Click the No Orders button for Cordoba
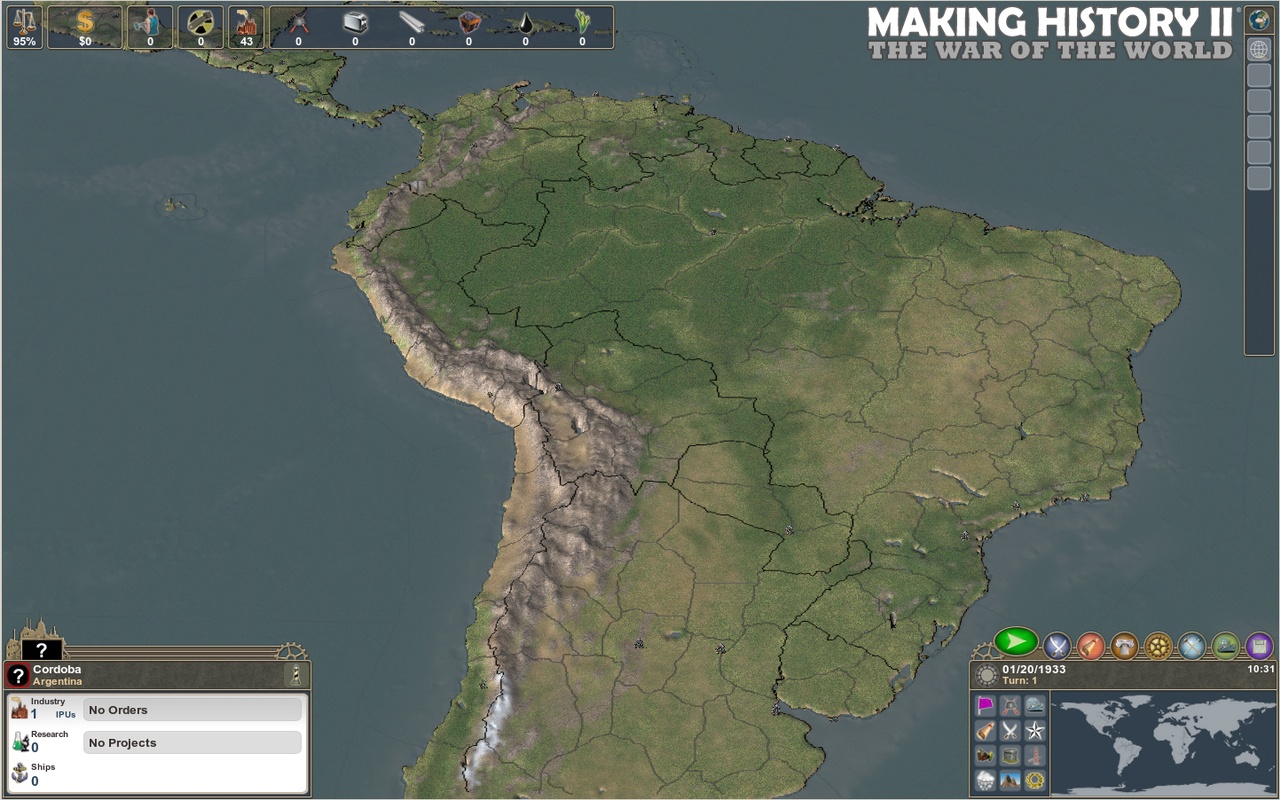This screenshot has width=1280, height=800. click(192, 709)
